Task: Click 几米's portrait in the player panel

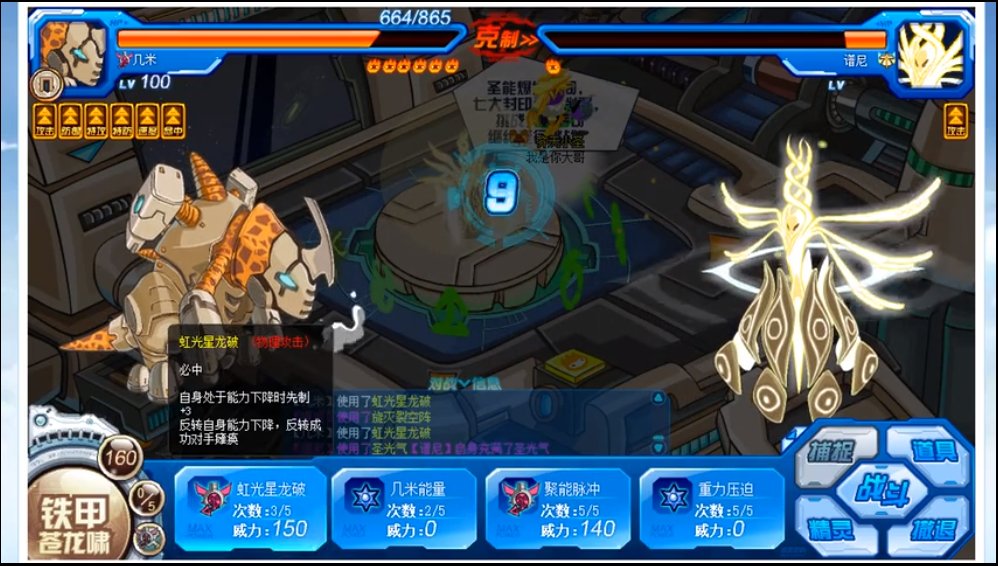Action: click(x=75, y=52)
